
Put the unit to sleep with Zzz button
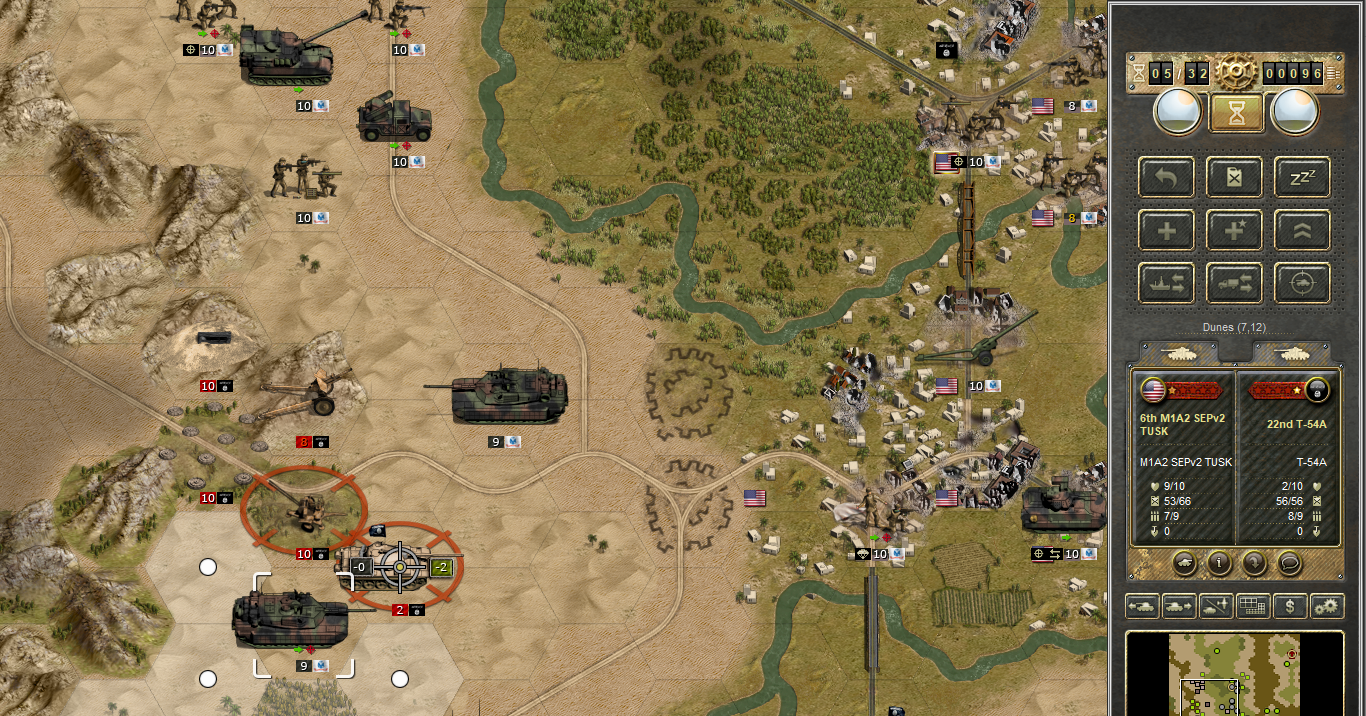click(x=1302, y=177)
